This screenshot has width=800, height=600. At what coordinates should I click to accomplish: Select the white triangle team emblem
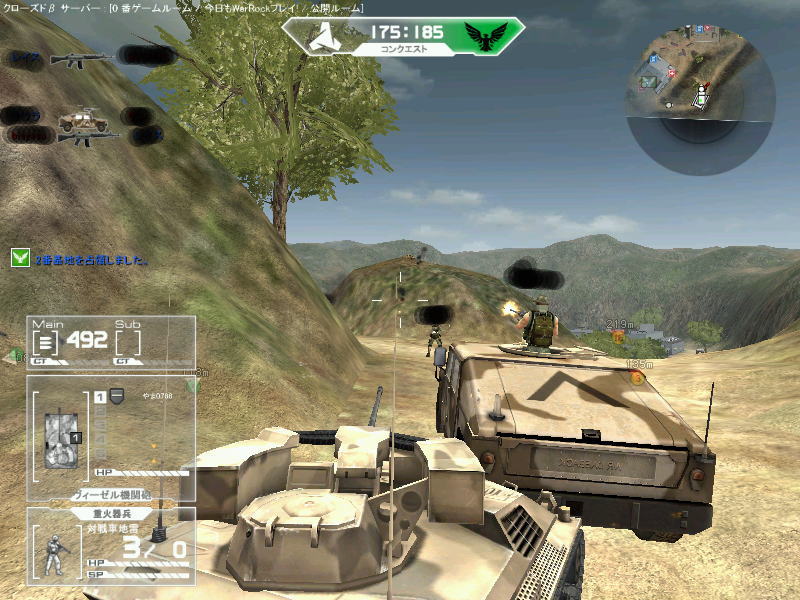point(319,38)
